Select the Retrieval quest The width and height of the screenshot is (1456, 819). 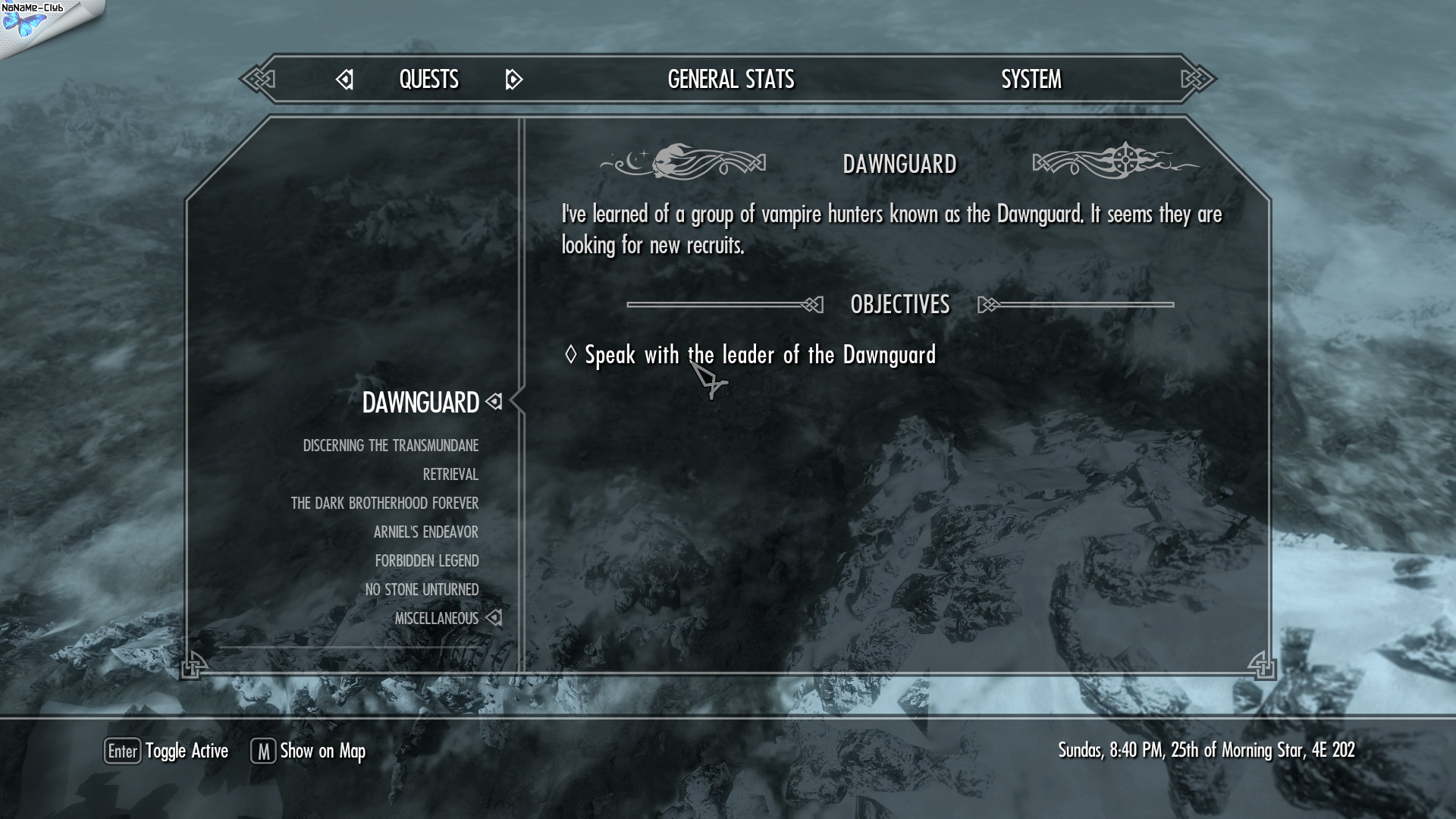point(450,475)
